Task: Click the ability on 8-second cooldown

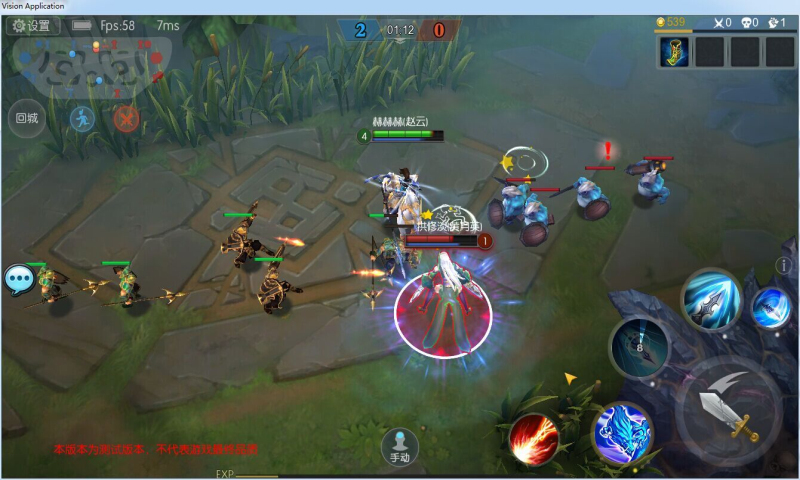Action: pos(639,347)
